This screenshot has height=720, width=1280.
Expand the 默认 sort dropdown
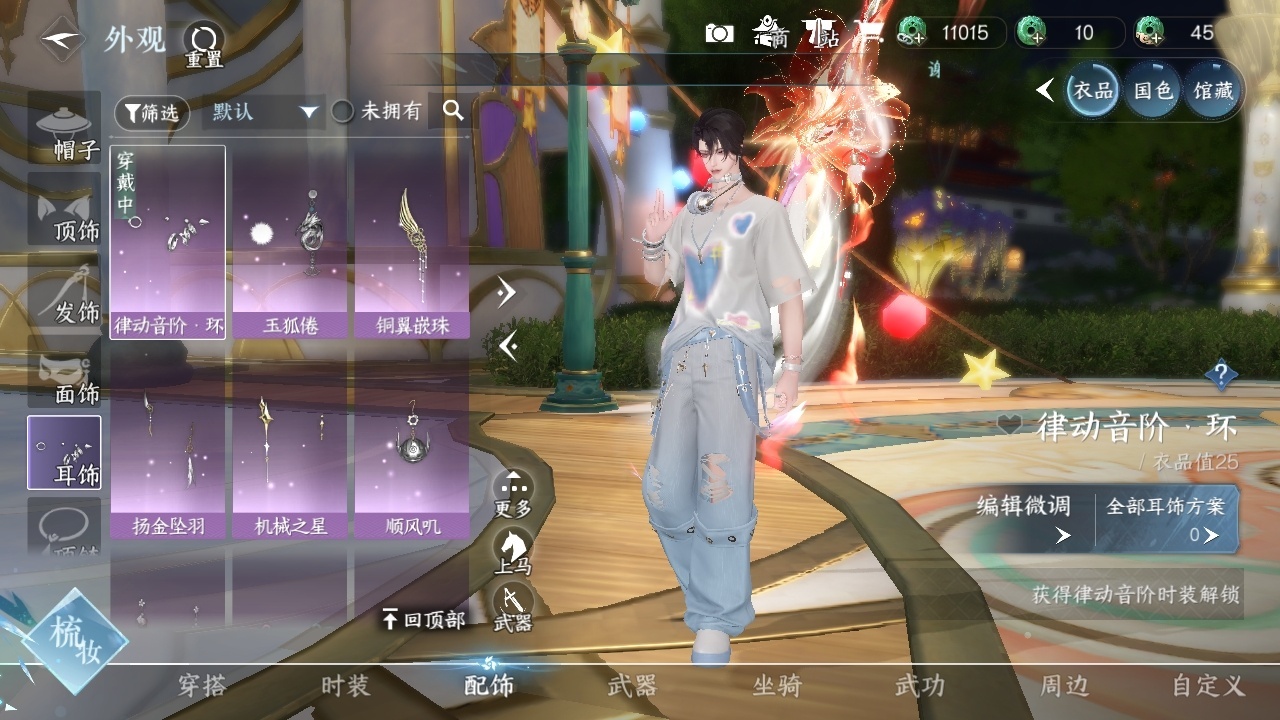[262, 112]
